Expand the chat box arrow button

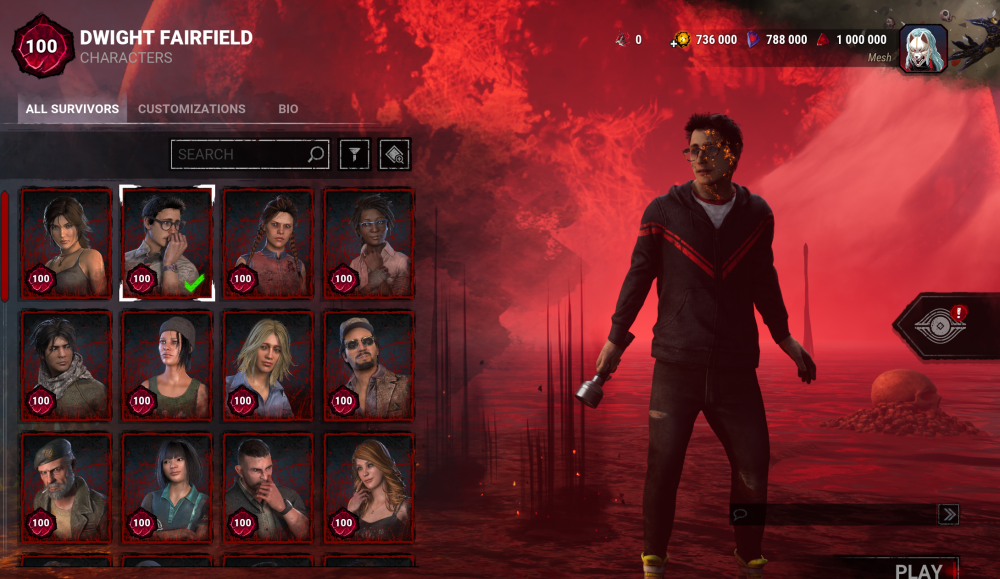pyautogui.click(x=948, y=514)
